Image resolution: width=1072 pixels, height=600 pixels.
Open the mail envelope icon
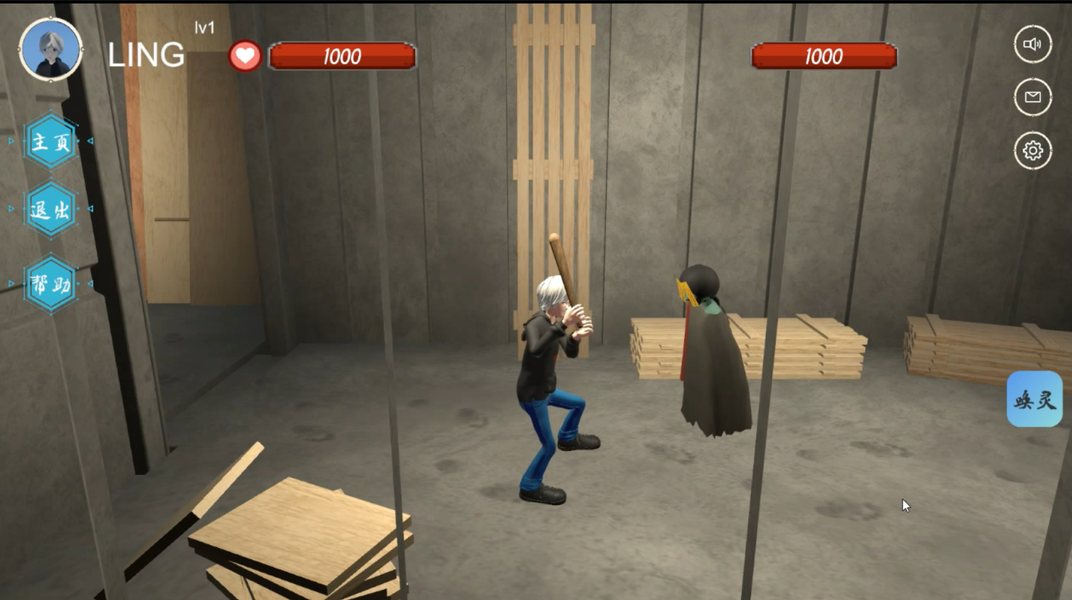pos(1033,97)
